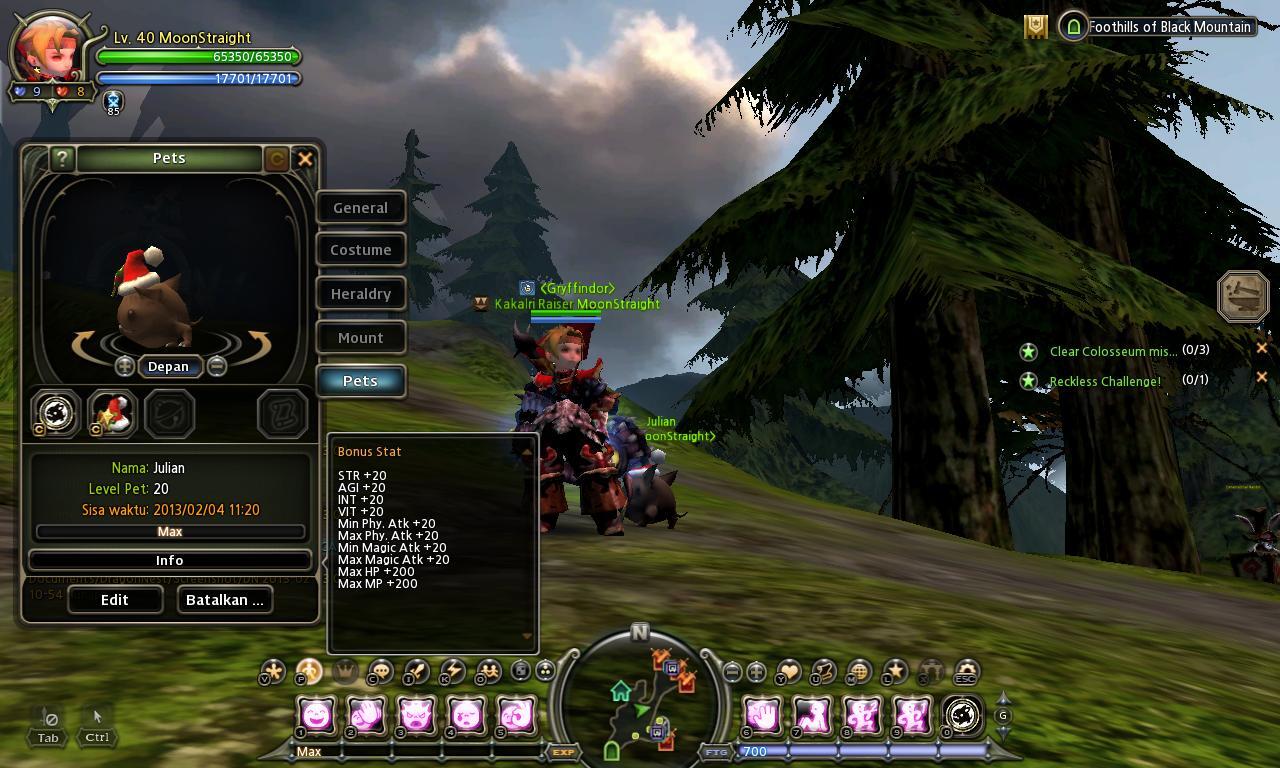Open the anvil icon on right edge
The height and width of the screenshot is (768, 1280).
(x=1243, y=296)
